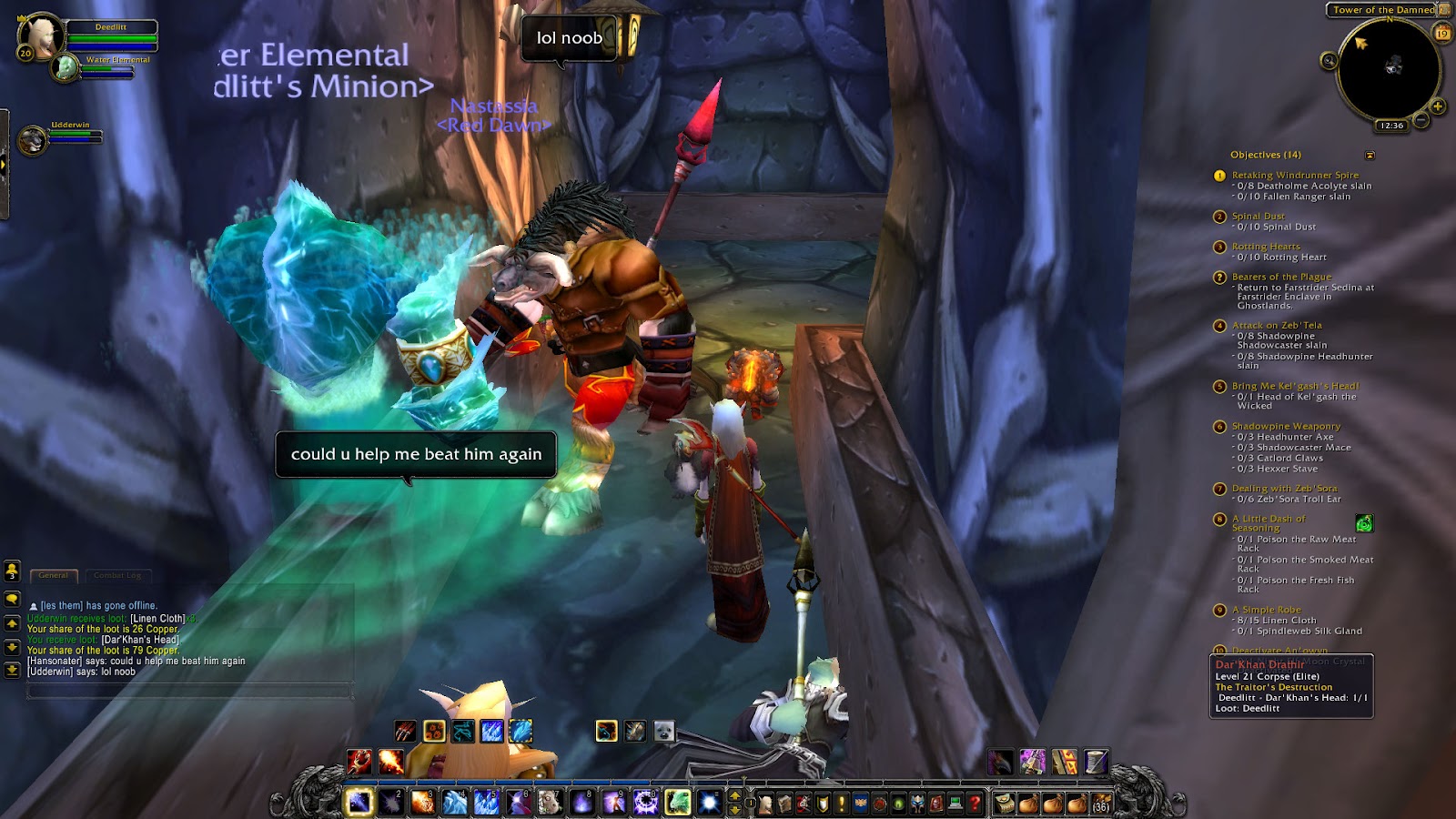
Task: Click the red Help question mark icon
Action: pyautogui.click(x=973, y=803)
